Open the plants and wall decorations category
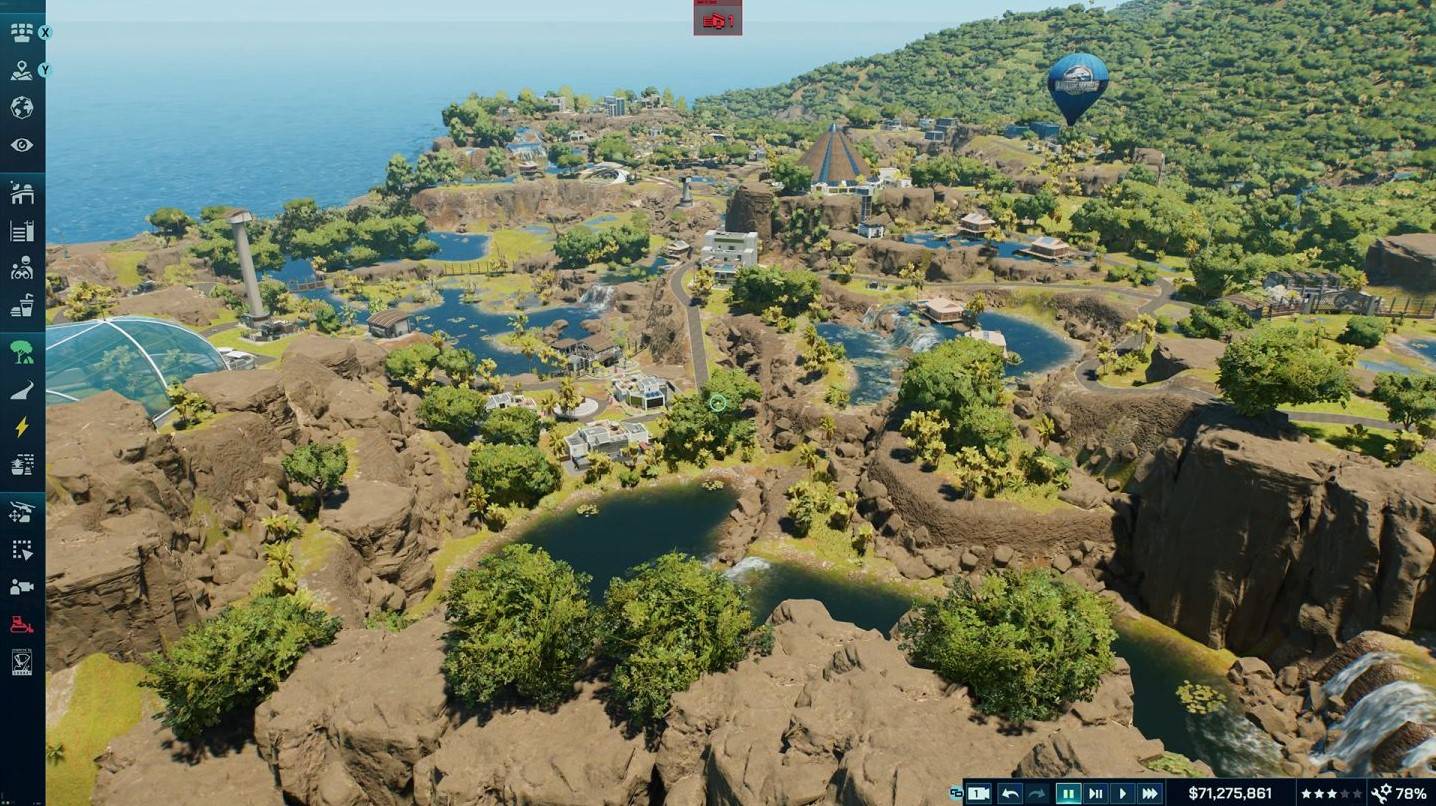Viewport: 1436px width, 806px height. (x=21, y=465)
